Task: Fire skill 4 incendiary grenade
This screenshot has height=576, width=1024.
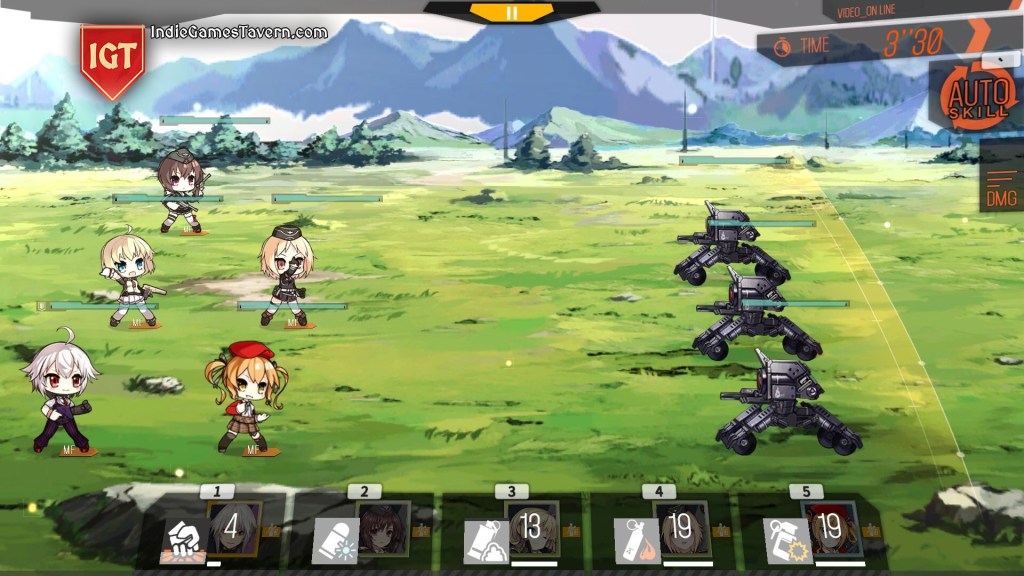Action: [635, 540]
